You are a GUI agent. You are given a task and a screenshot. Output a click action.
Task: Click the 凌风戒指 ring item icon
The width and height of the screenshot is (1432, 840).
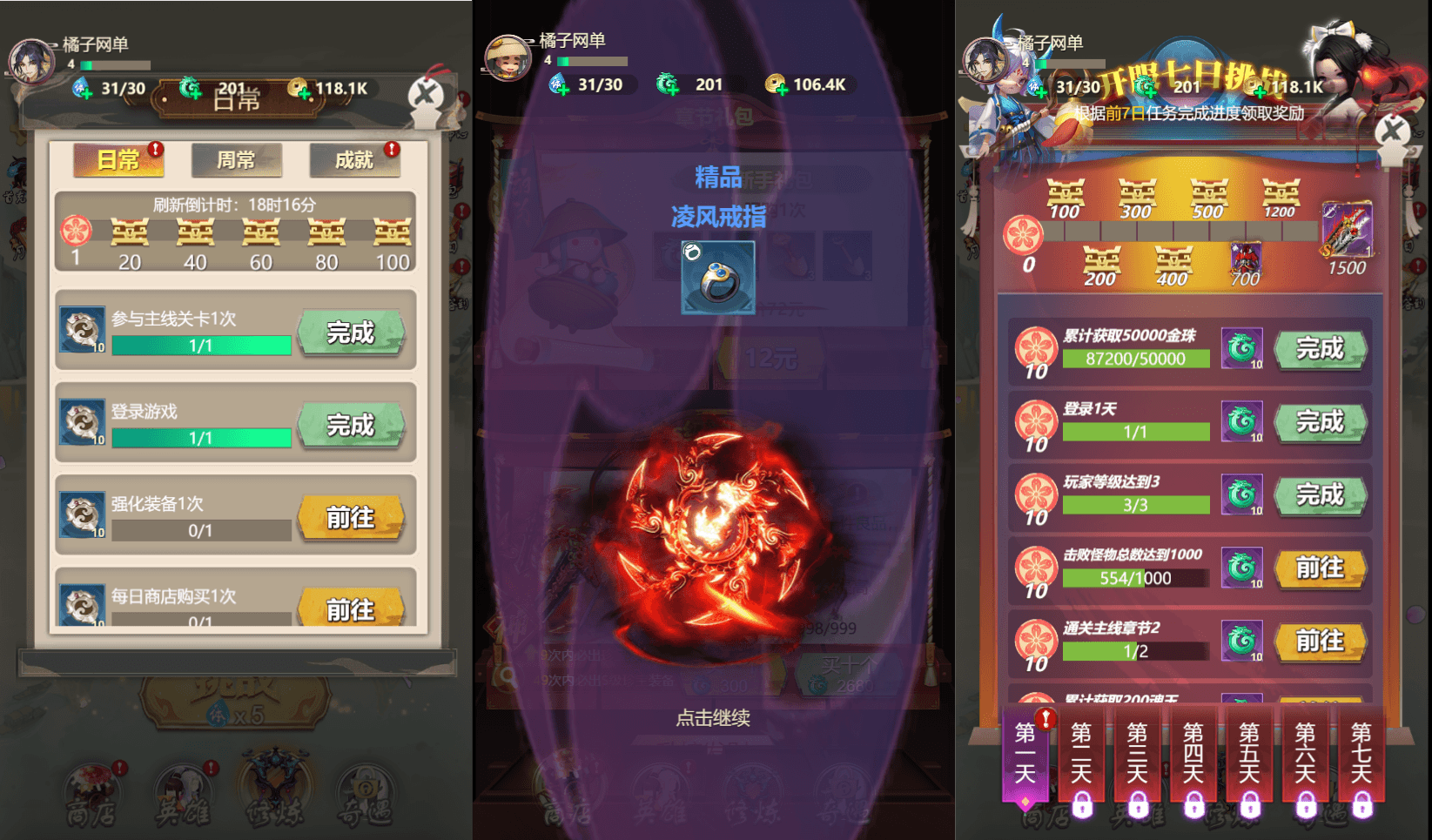(x=718, y=277)
